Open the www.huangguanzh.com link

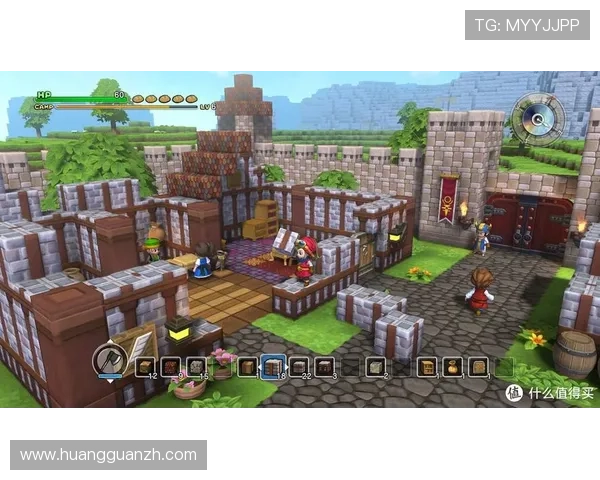pos(108,455)
